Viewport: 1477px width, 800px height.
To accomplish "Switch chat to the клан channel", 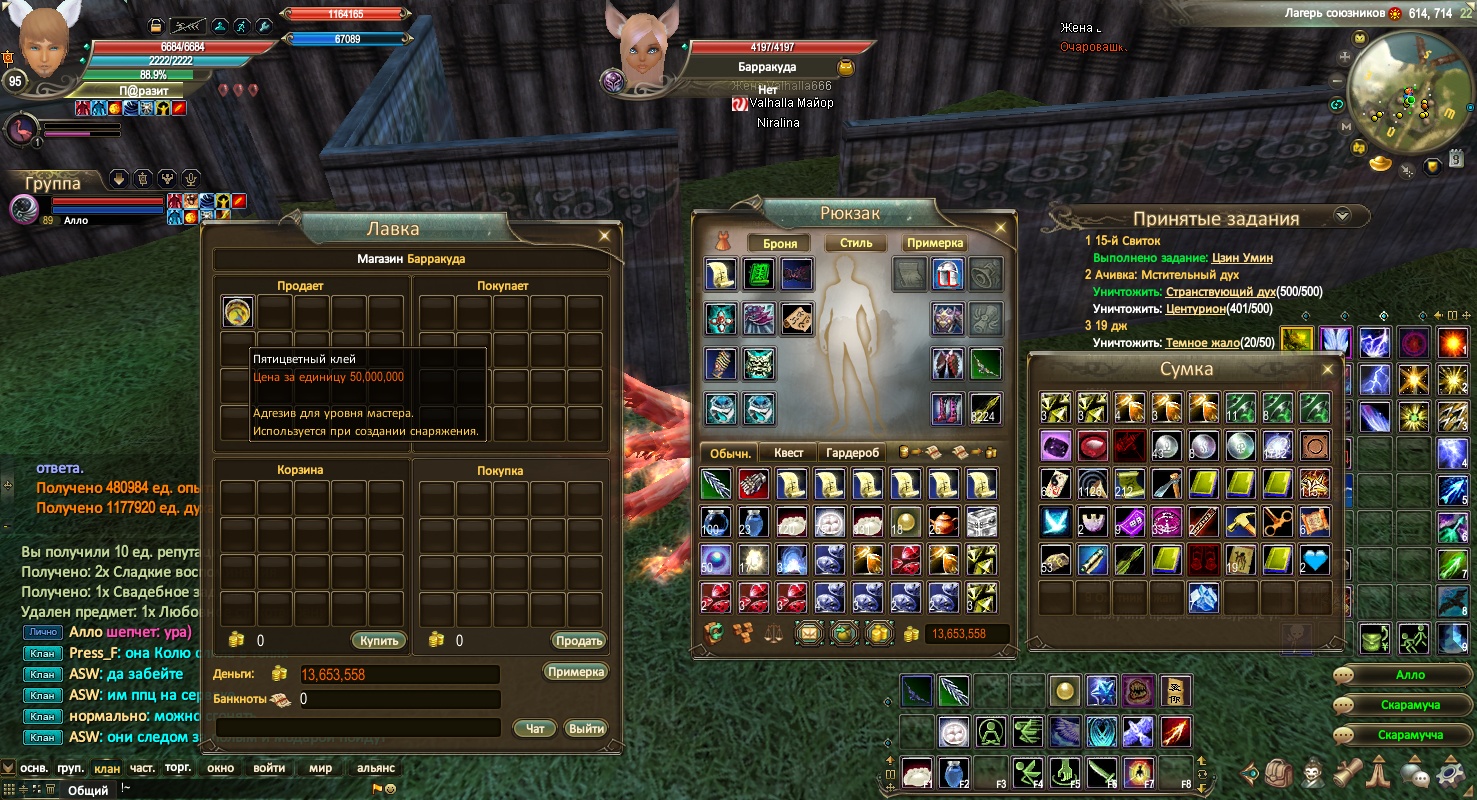I will point(106,768).
